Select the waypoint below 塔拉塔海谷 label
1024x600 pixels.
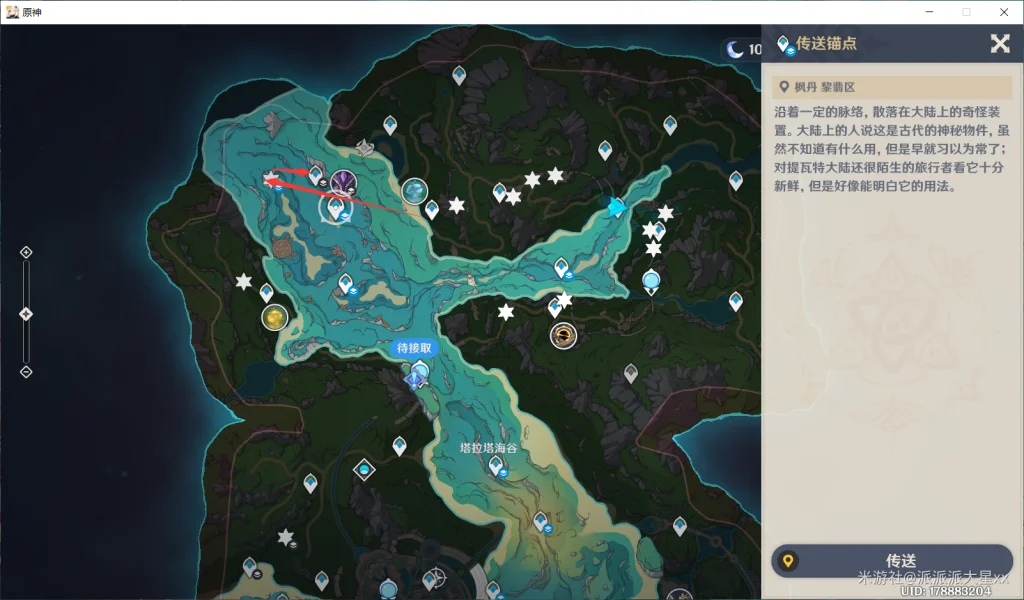point(496,465)
